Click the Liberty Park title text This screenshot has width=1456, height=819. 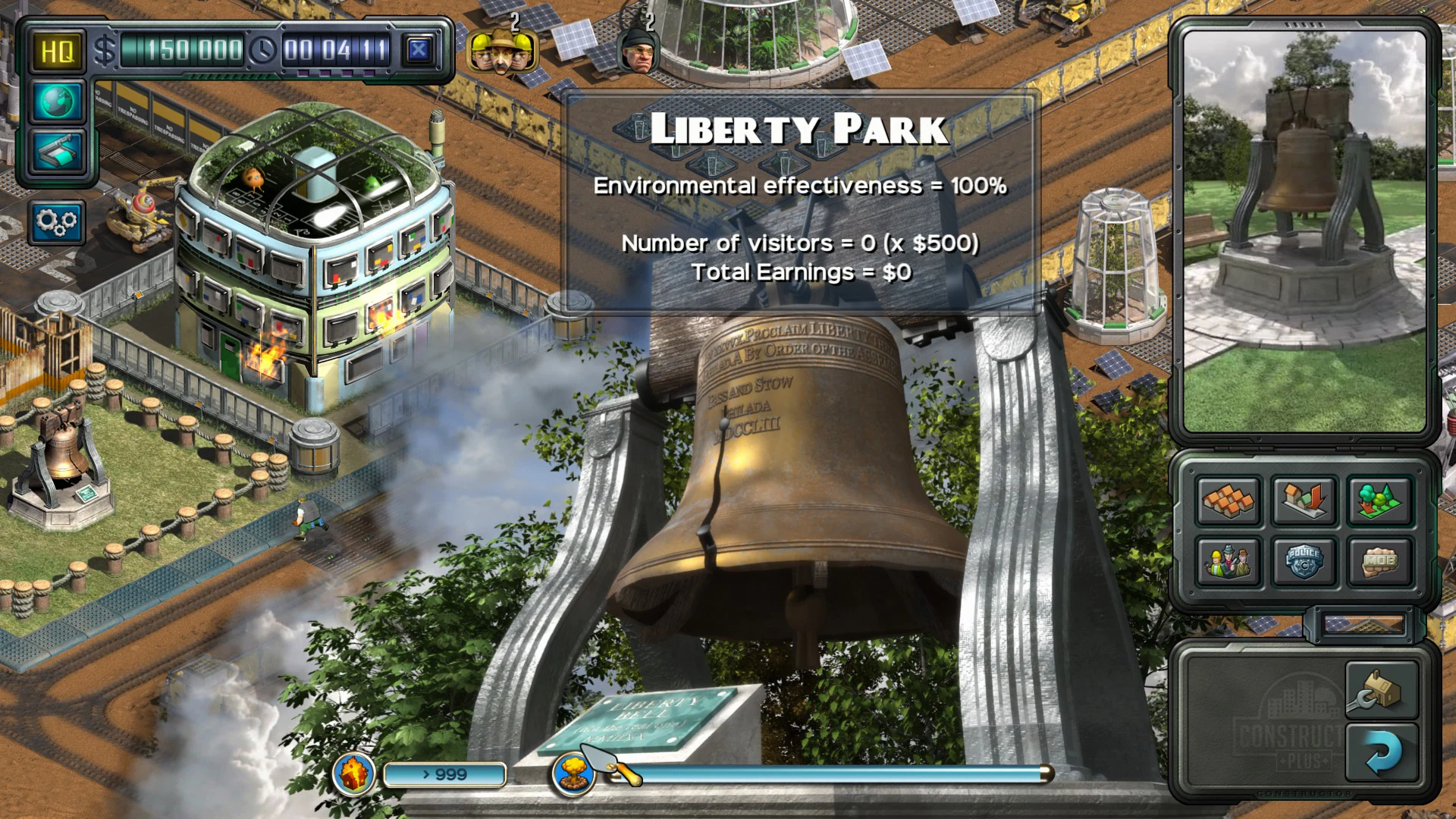point(799,127)
